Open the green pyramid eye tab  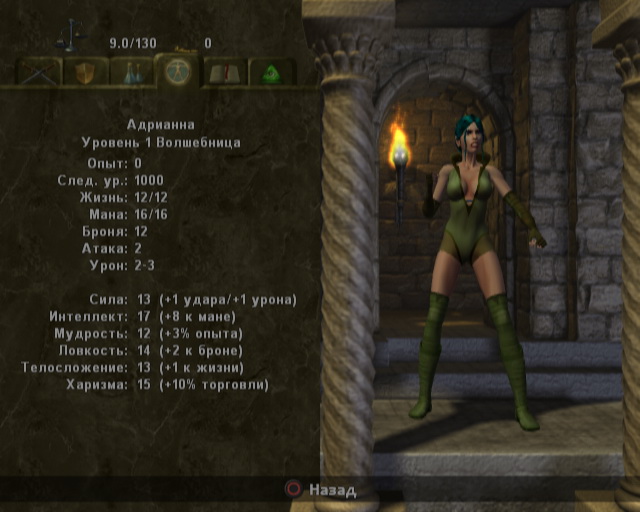point(271,71)
